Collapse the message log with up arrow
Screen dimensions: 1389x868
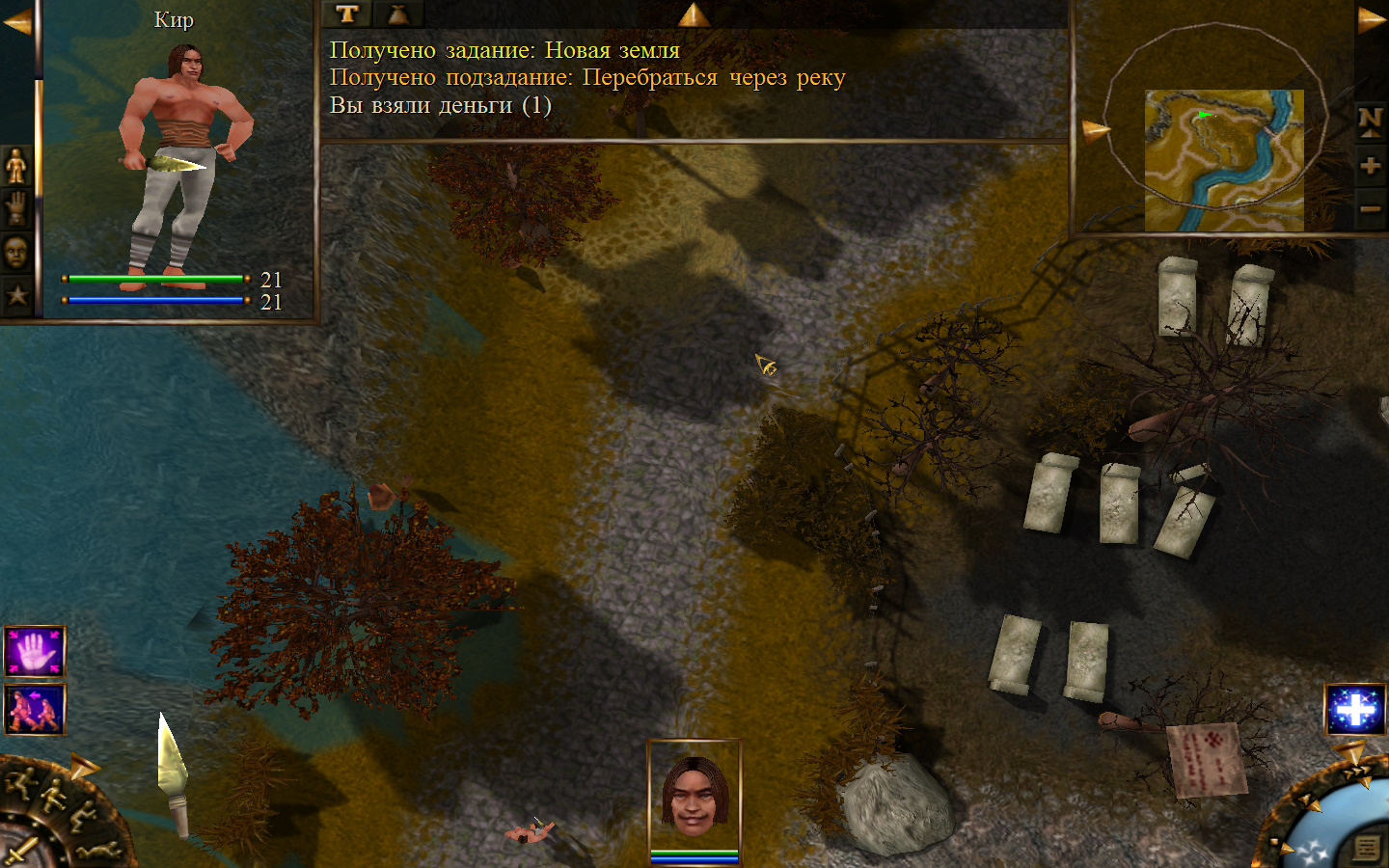coord(694,14)
